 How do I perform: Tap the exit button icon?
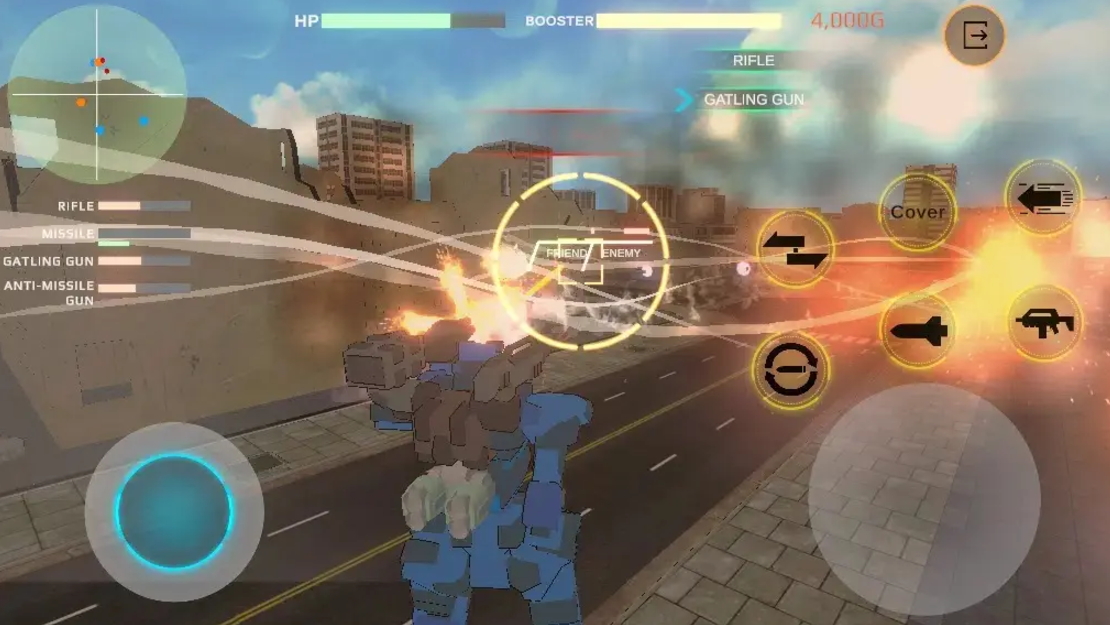[974, 37]
